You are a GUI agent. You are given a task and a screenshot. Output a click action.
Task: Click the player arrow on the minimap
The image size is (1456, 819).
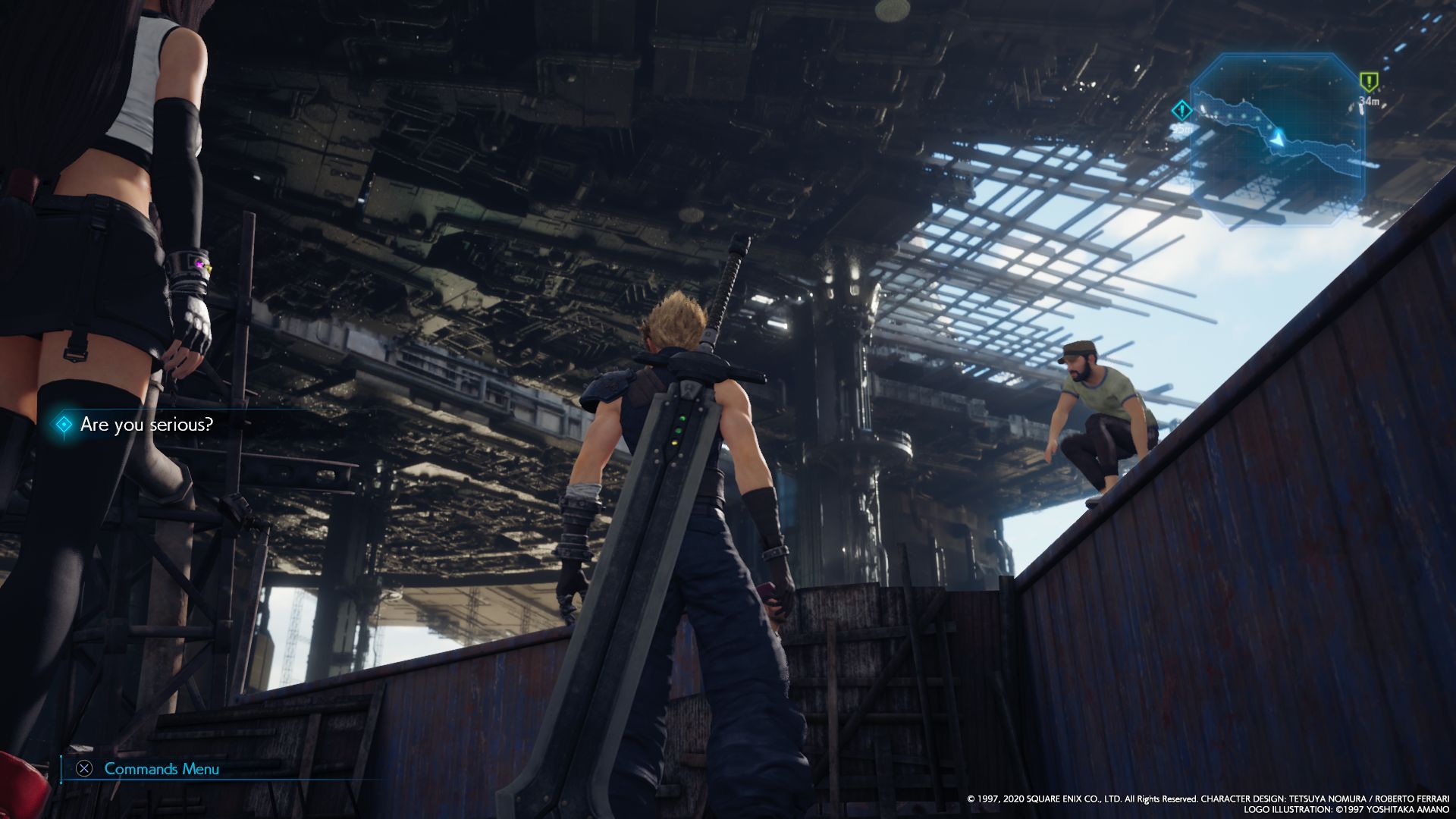[x=1279, y=138]
